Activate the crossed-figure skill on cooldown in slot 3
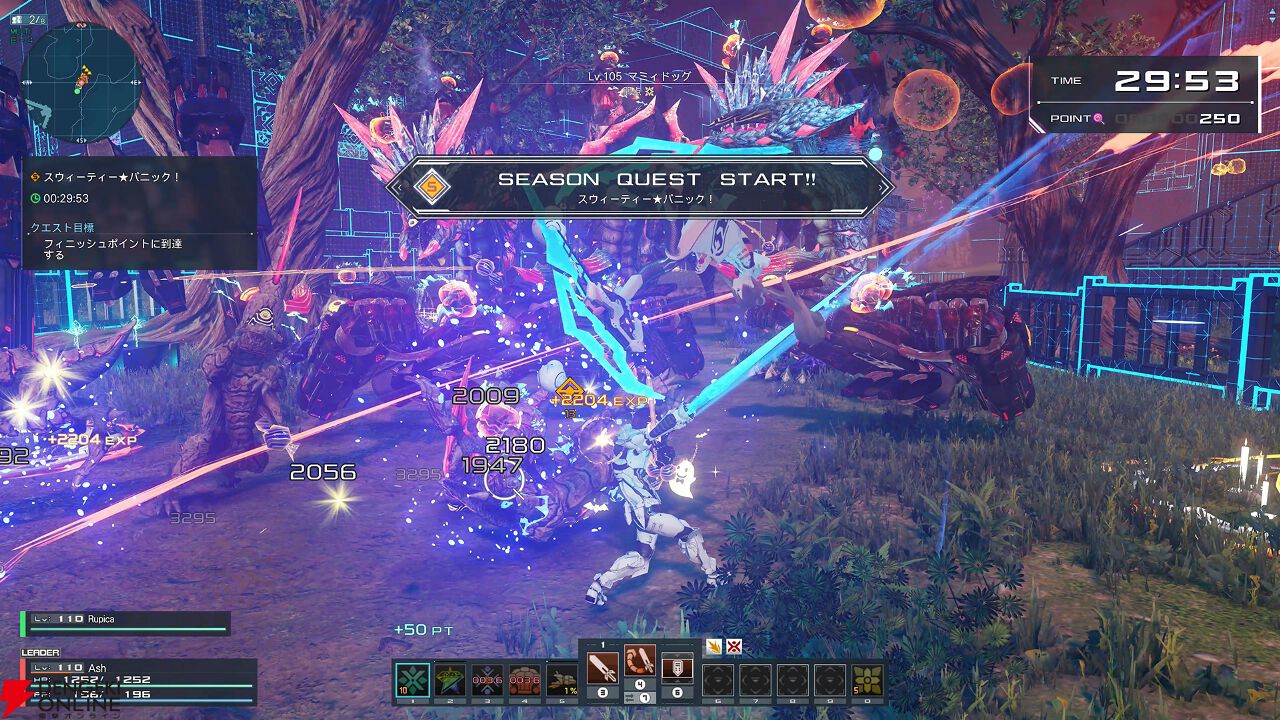The width and height of the screenshot is (1280, 720). click(x=487, y=679)
